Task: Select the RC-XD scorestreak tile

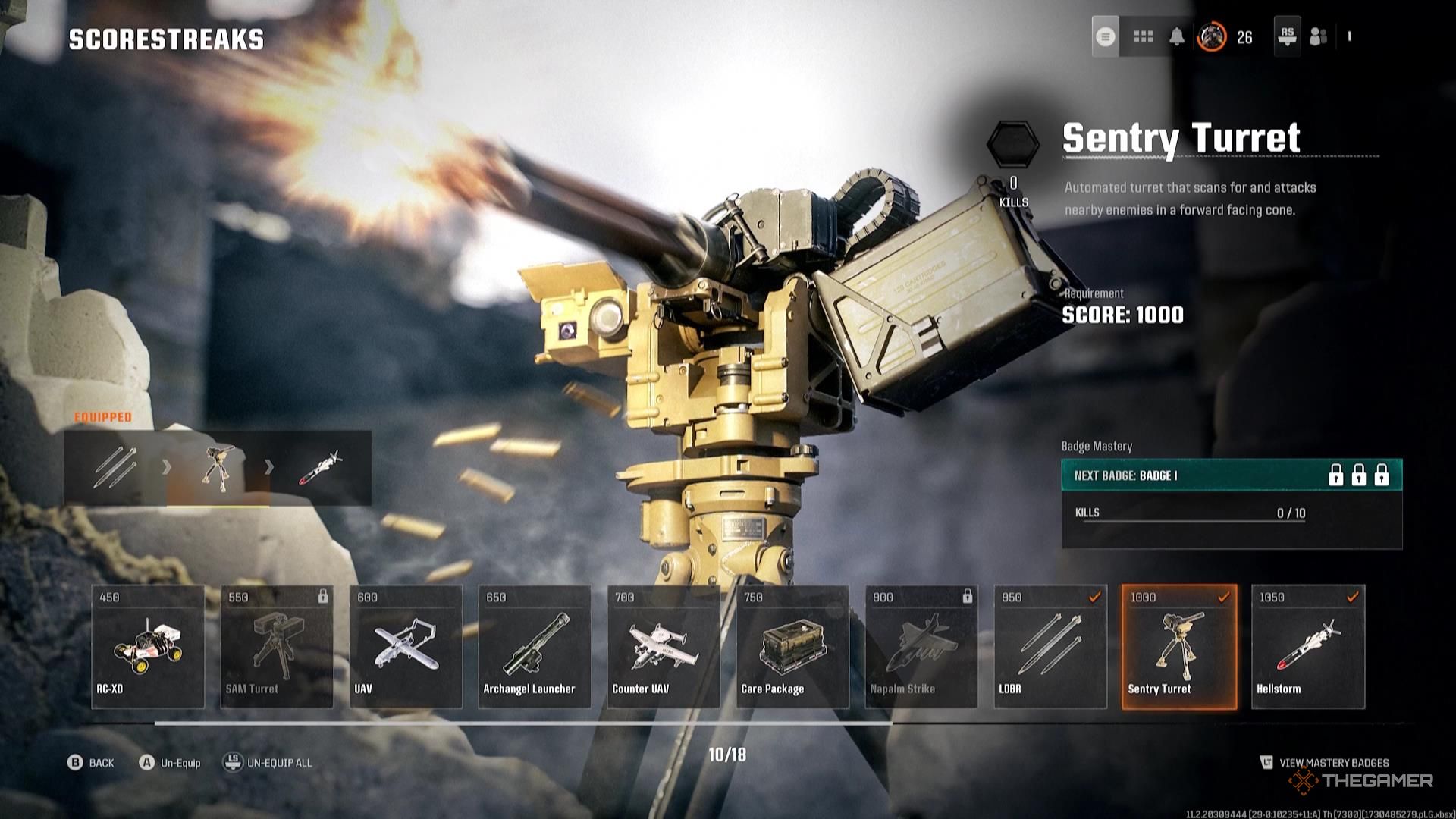Action: [148, 646]
